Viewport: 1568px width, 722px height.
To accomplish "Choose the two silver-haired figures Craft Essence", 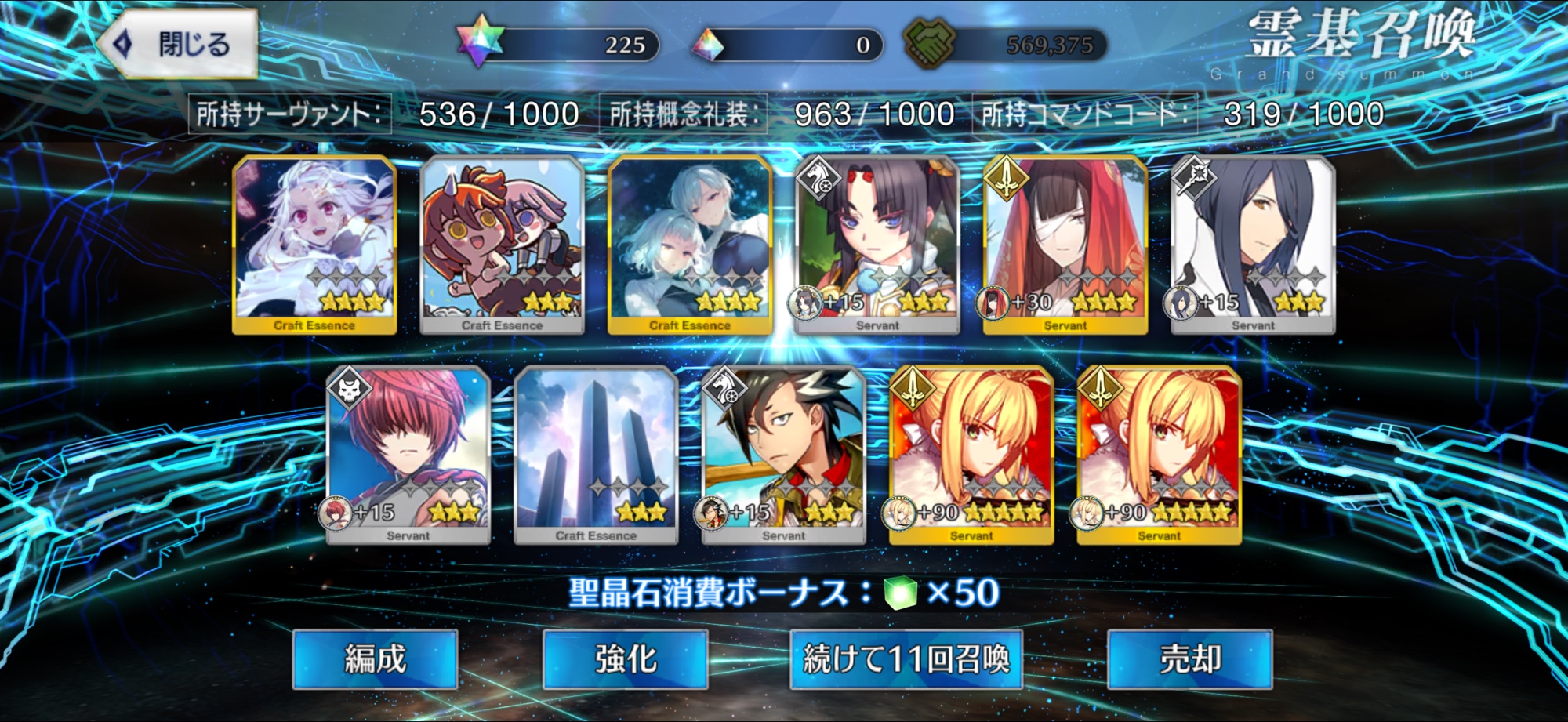I will click(x=690, y=245).
